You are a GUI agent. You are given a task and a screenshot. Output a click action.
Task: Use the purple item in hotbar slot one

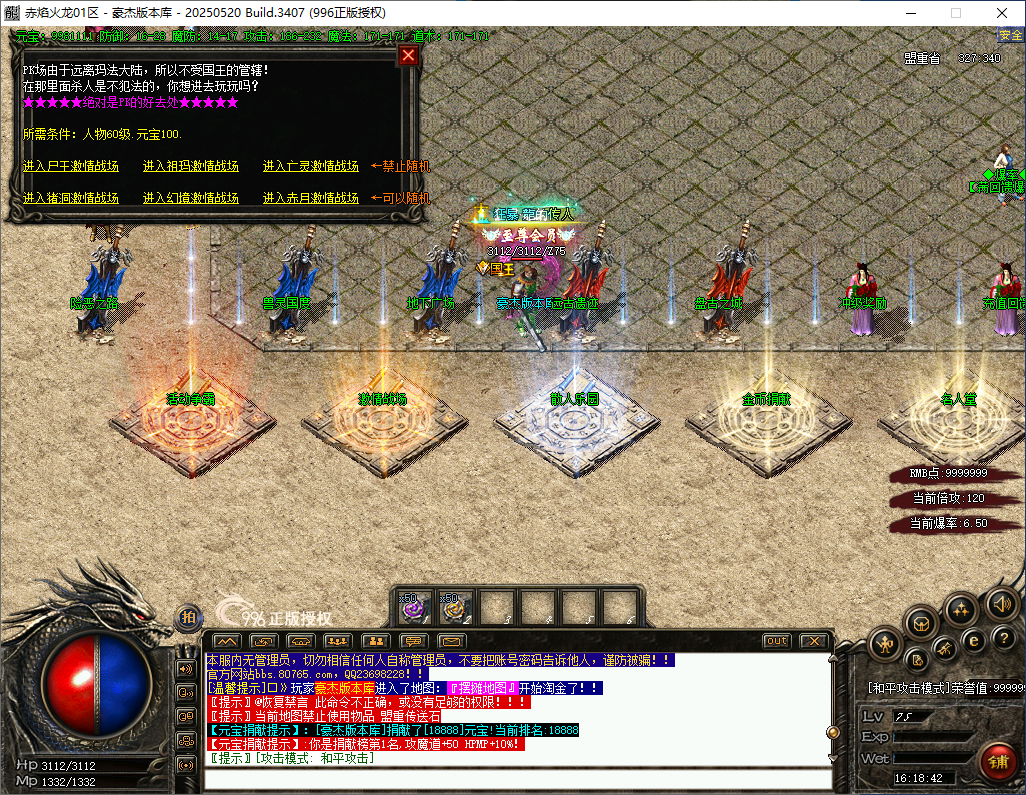click(414, 605)
